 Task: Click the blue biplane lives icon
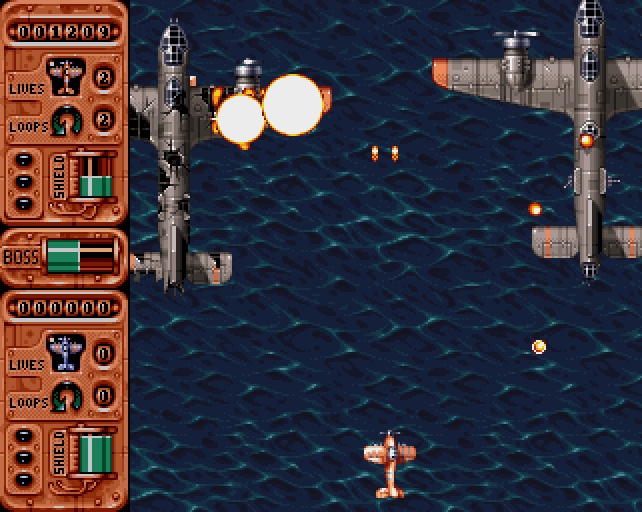(x=66, y=352)
